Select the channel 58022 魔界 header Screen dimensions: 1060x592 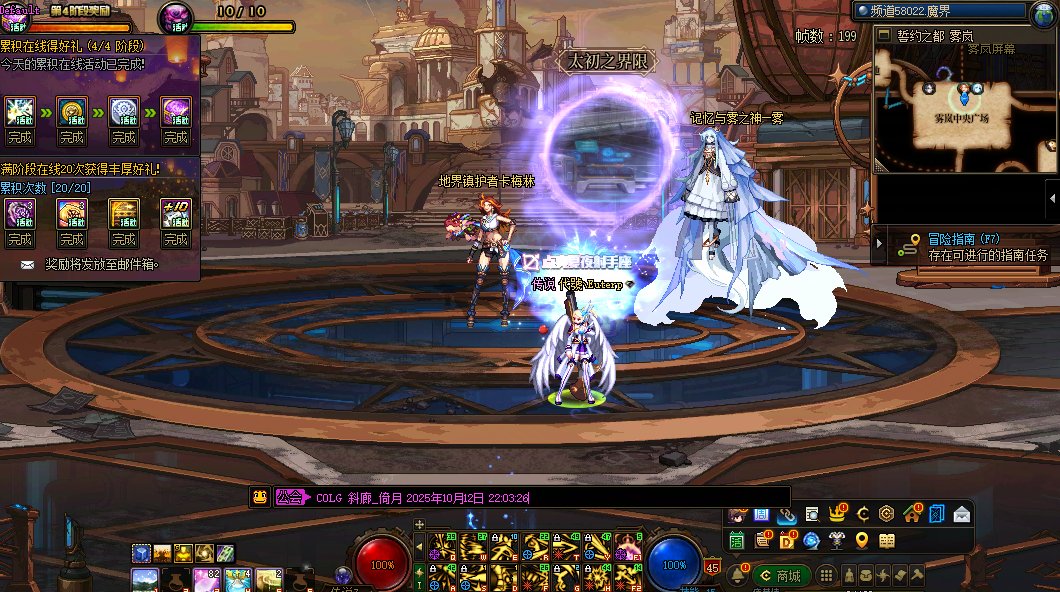pyautogui.click(x=940, y=11)
